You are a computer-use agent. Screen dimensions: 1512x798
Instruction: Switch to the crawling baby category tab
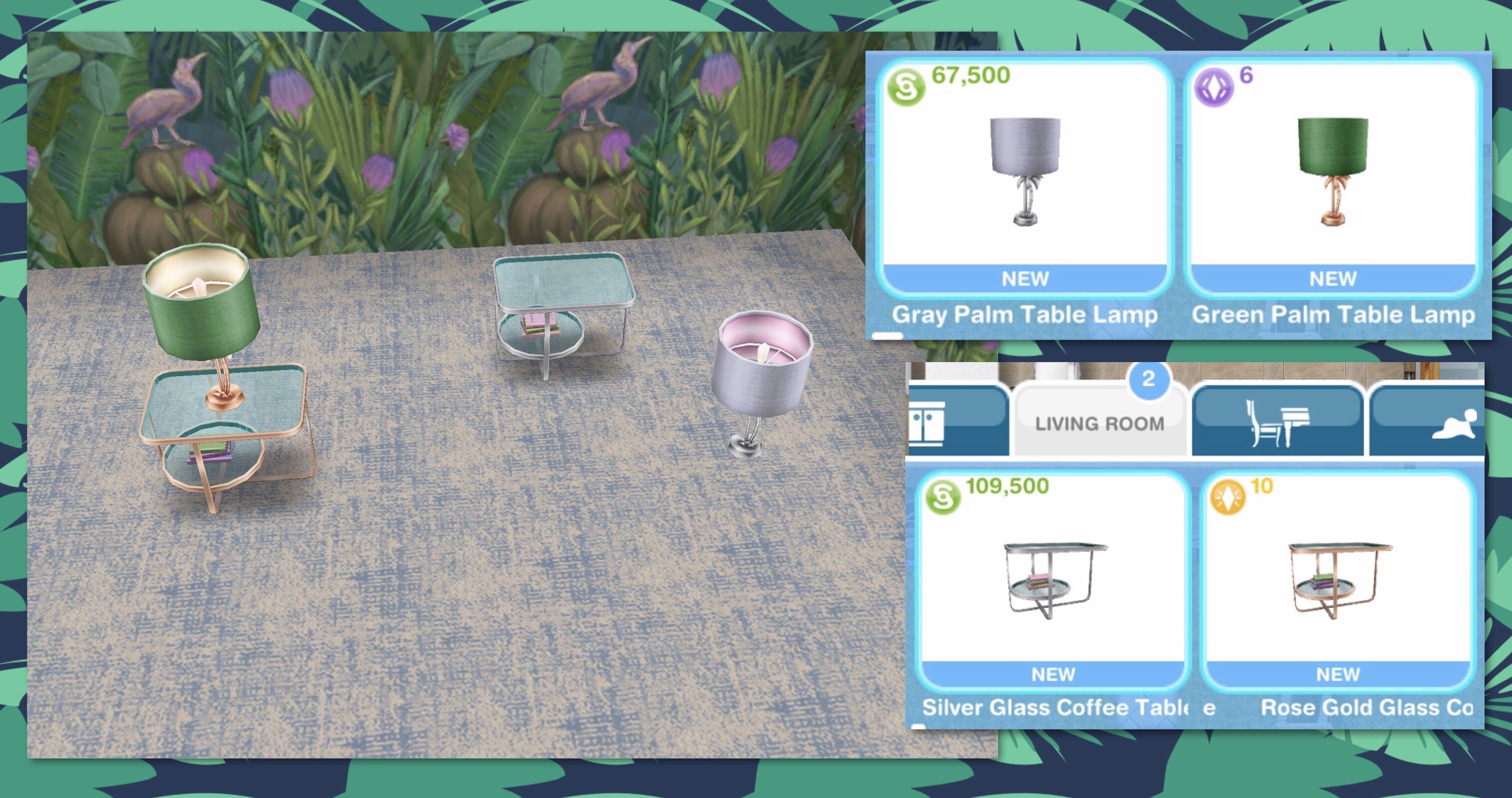click(1432, 421)
